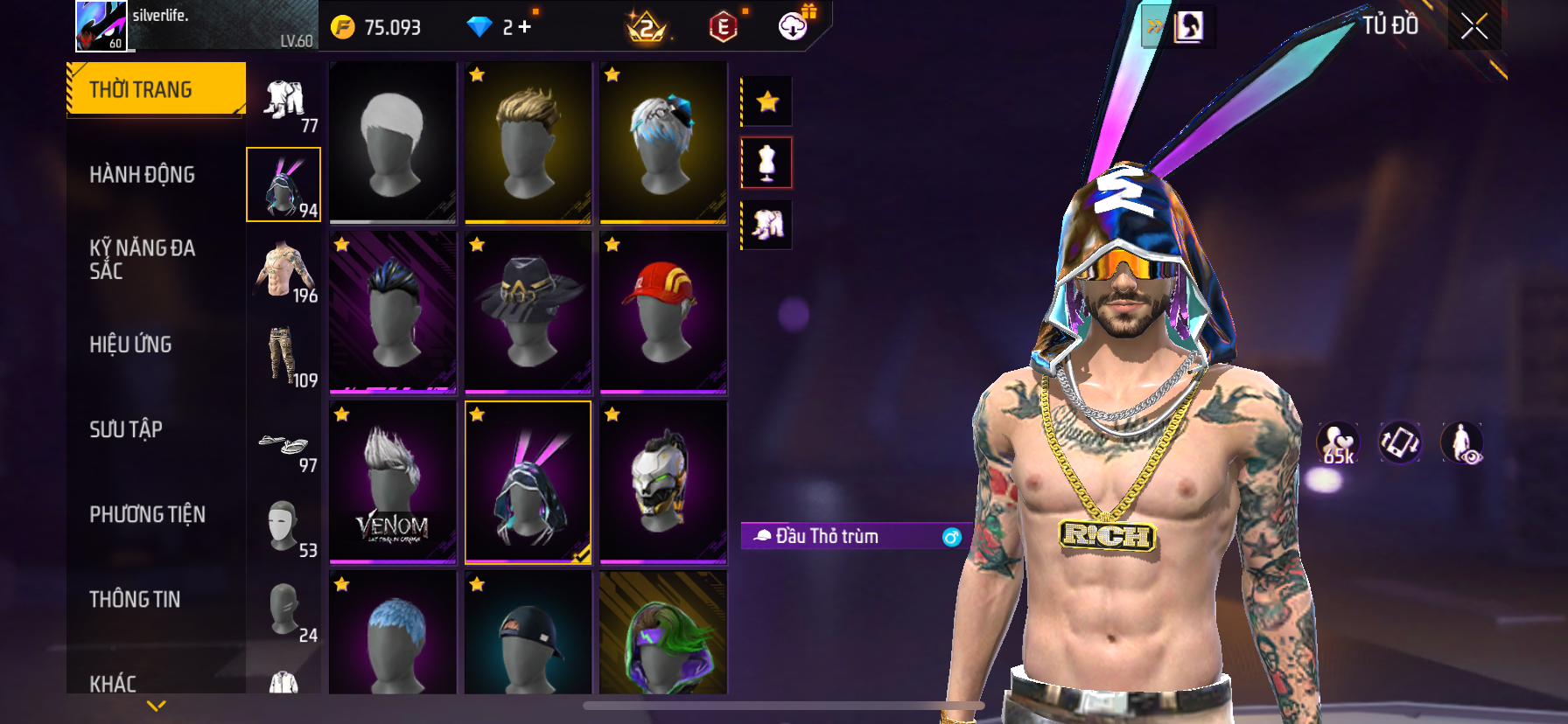Show the face mask subcategory
This screenshot has height=724, width=1568.
pos(284,526)
